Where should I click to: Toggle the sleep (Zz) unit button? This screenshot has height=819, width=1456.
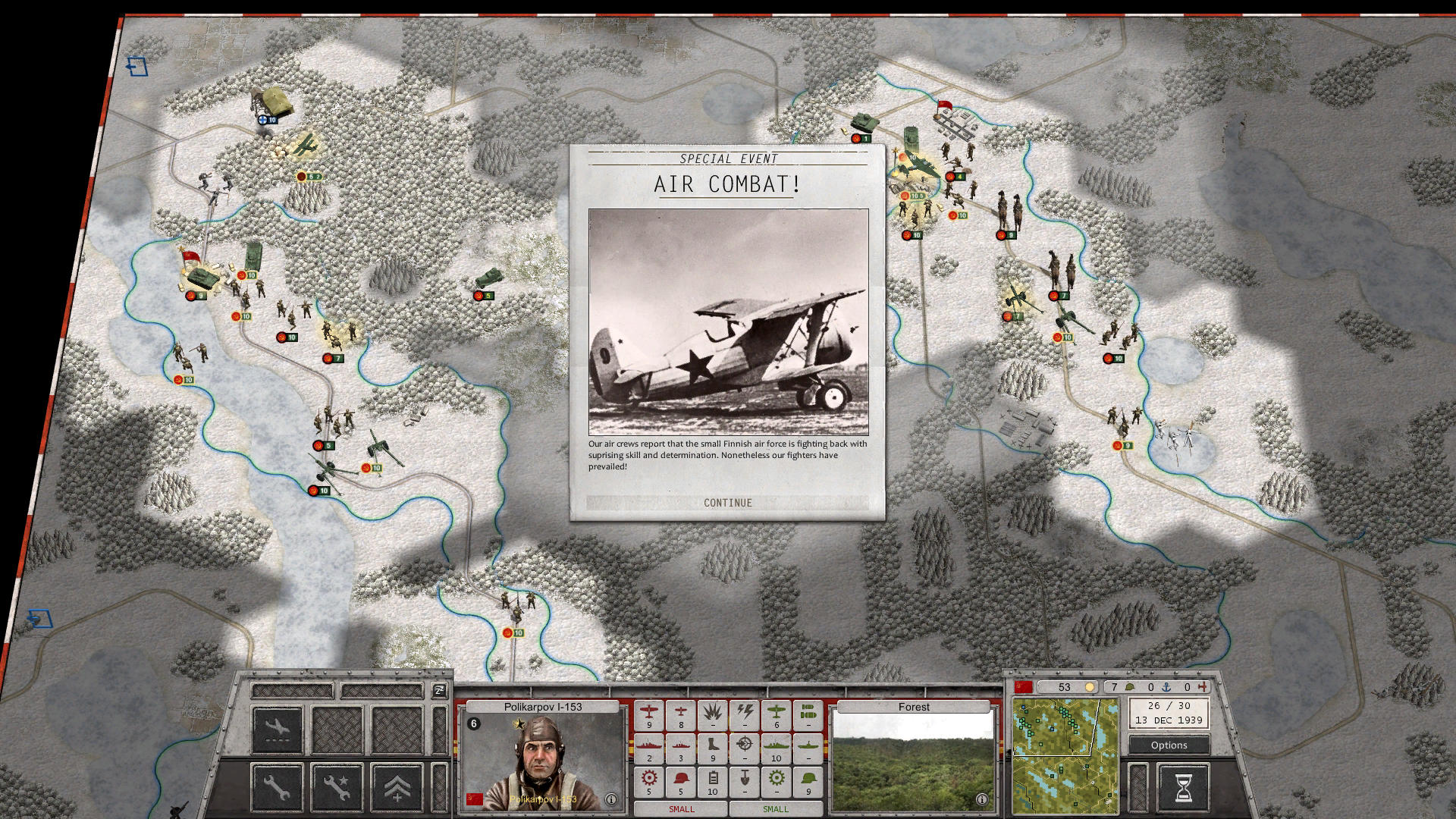tap(439, 690)
